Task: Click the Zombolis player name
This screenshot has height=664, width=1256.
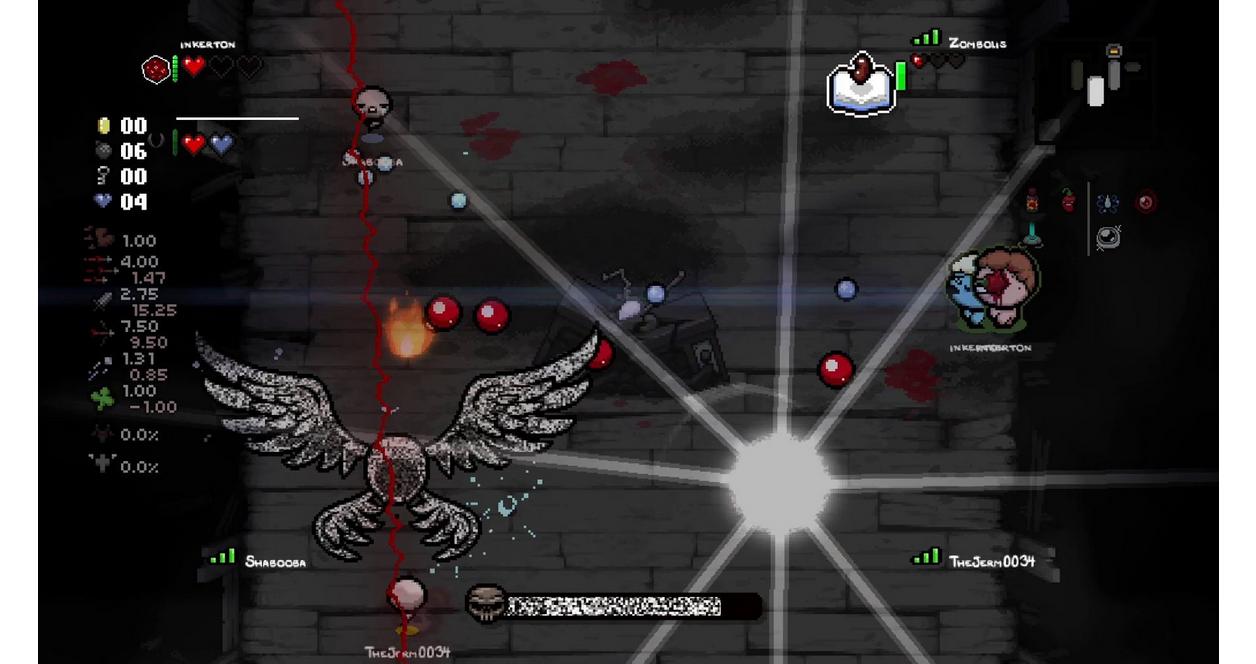Action: coord(977,43)
